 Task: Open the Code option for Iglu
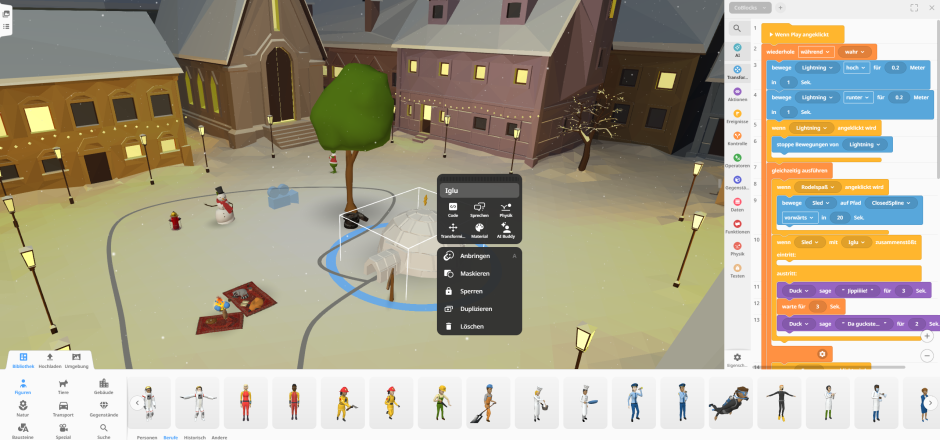point(453,207)
